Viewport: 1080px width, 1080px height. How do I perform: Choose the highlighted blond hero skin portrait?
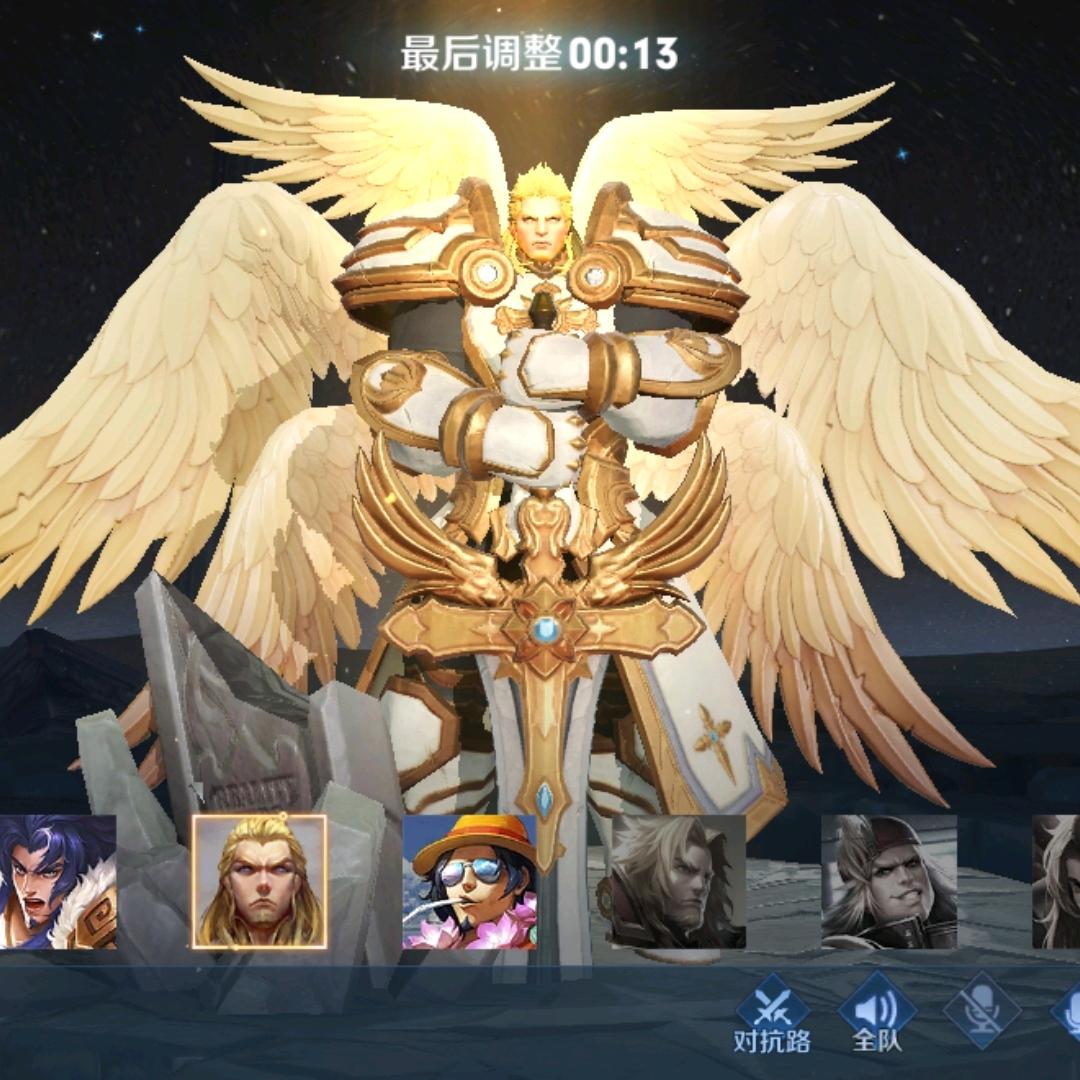pos(260,881)
